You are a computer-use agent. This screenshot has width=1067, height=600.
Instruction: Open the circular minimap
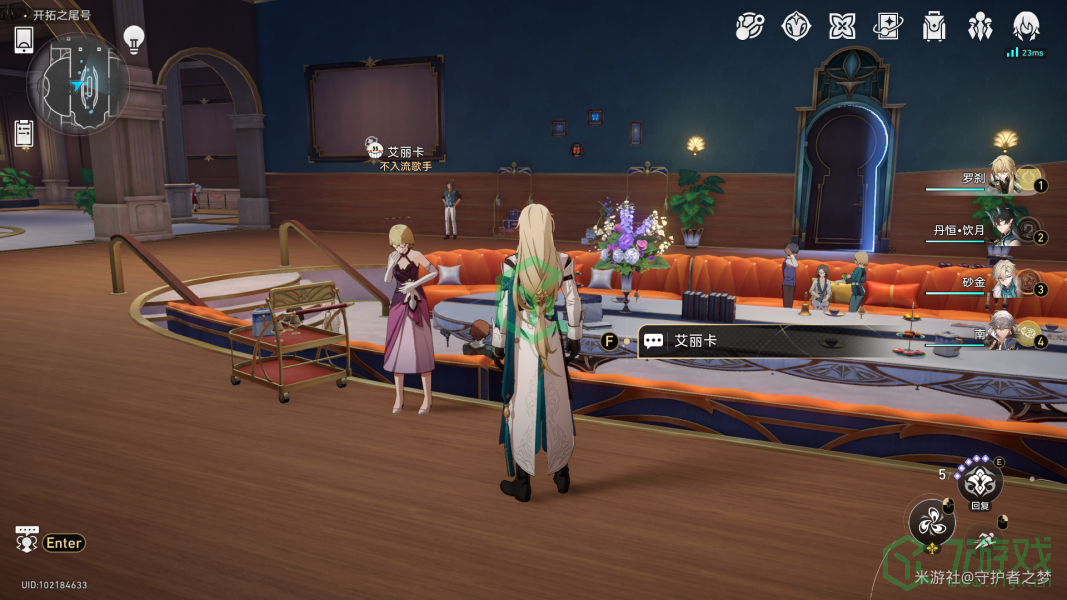point(78,84)
